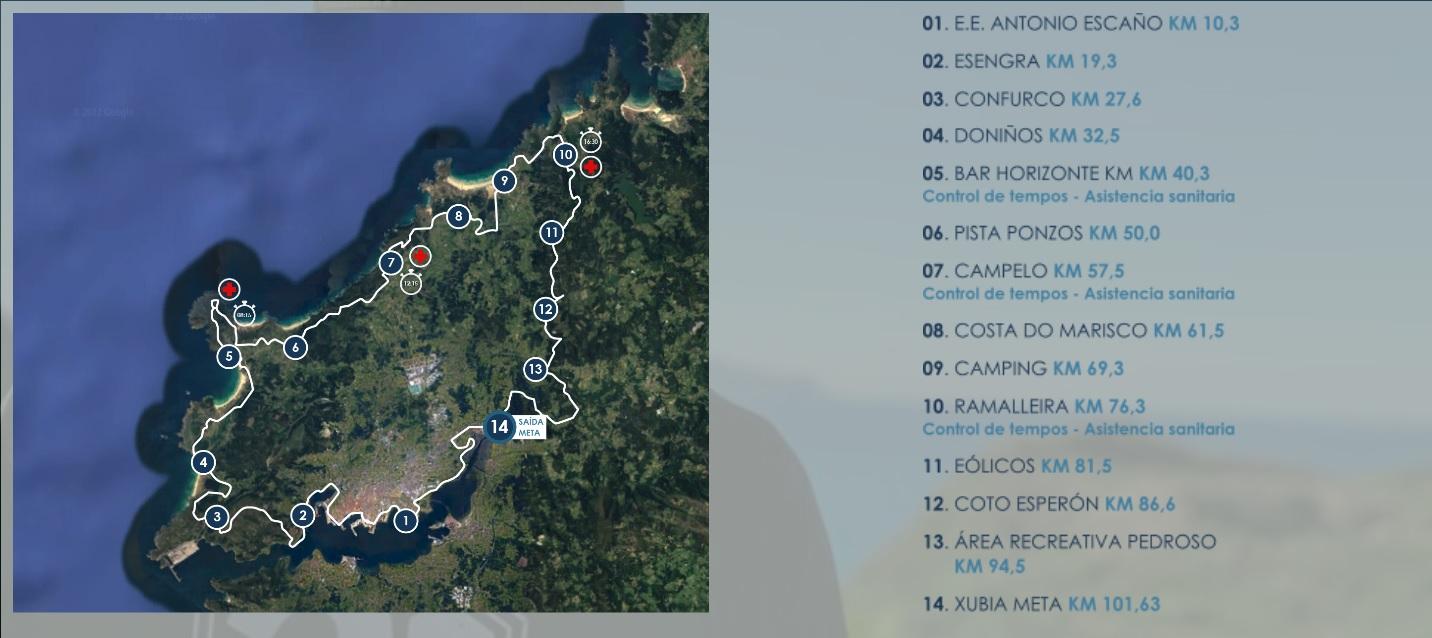Image resolution: width=1432 pixels, height=638 pixels.
Task: Select the large 14 Saída Meta marker
Action: pyautogui.click(x=500, y=427)
